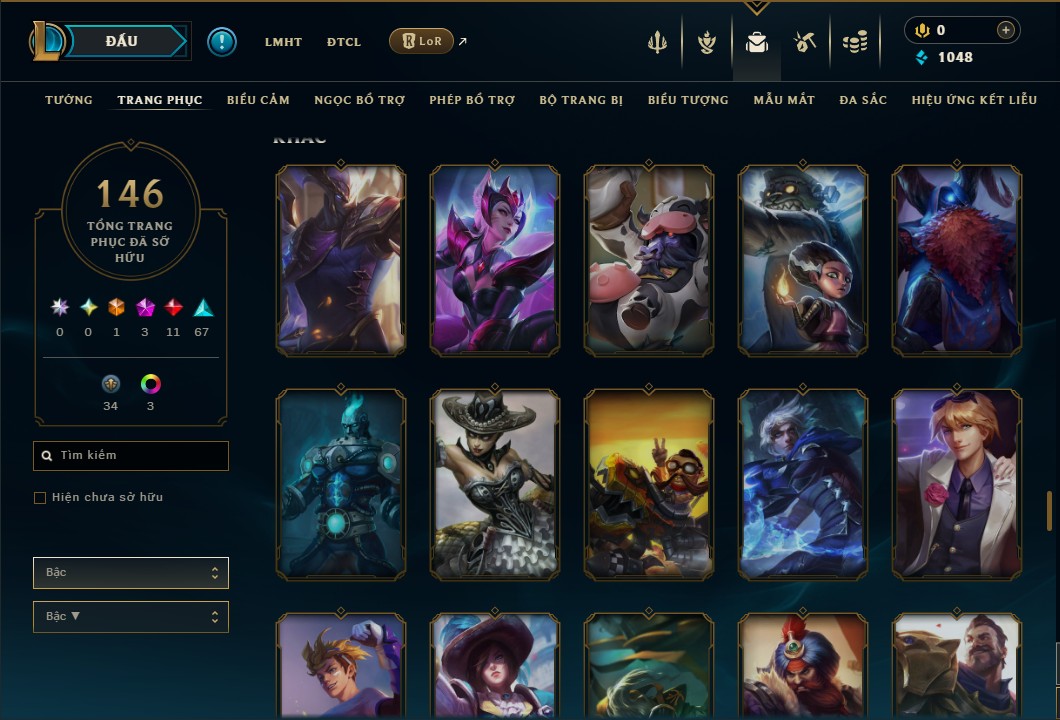1060x720 pixels.
Task: Click the ĐẤU play button
Action: [x=121, y=41]
